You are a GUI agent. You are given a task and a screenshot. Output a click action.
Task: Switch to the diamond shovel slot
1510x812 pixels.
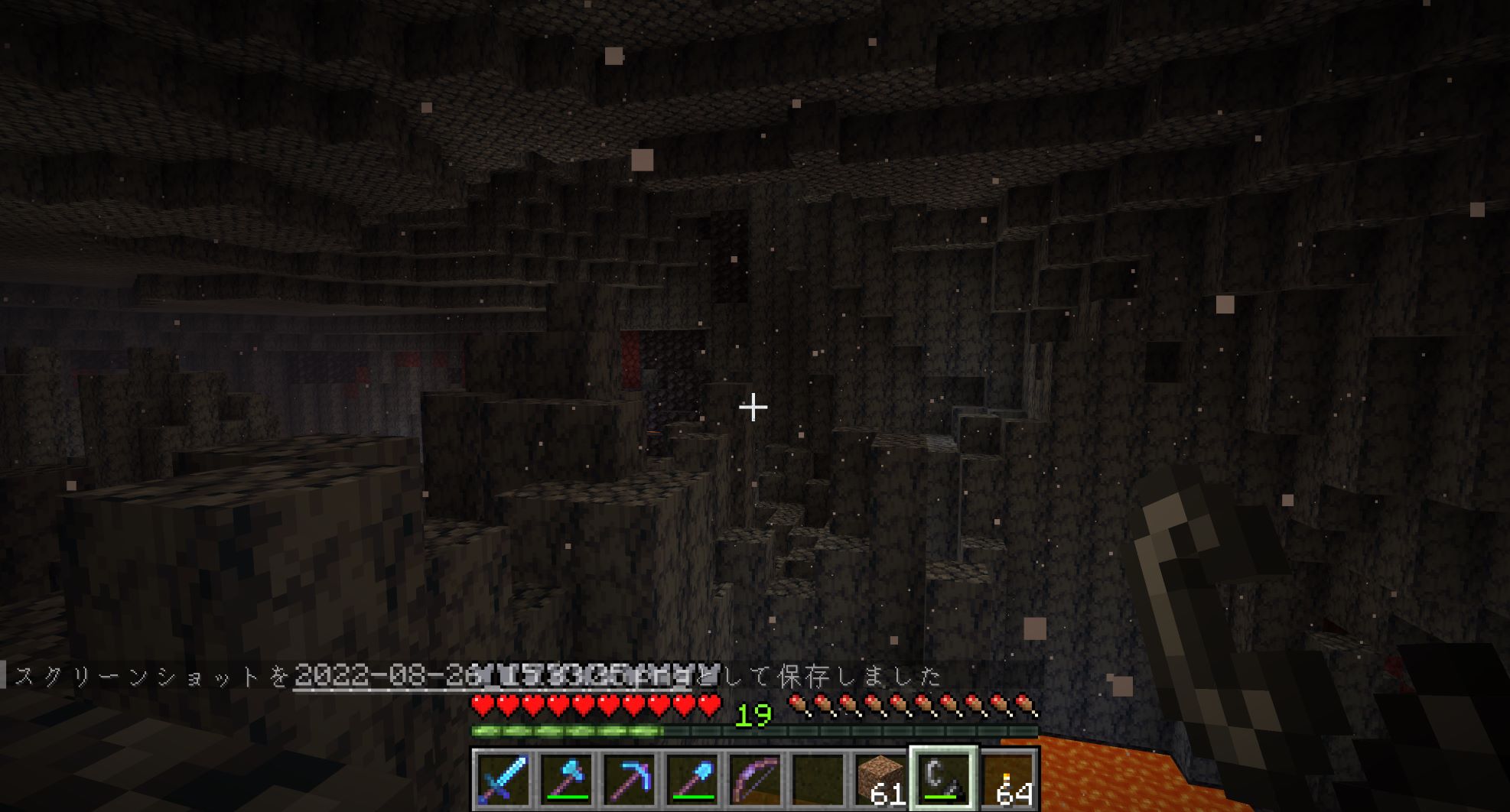click(692, 778)
